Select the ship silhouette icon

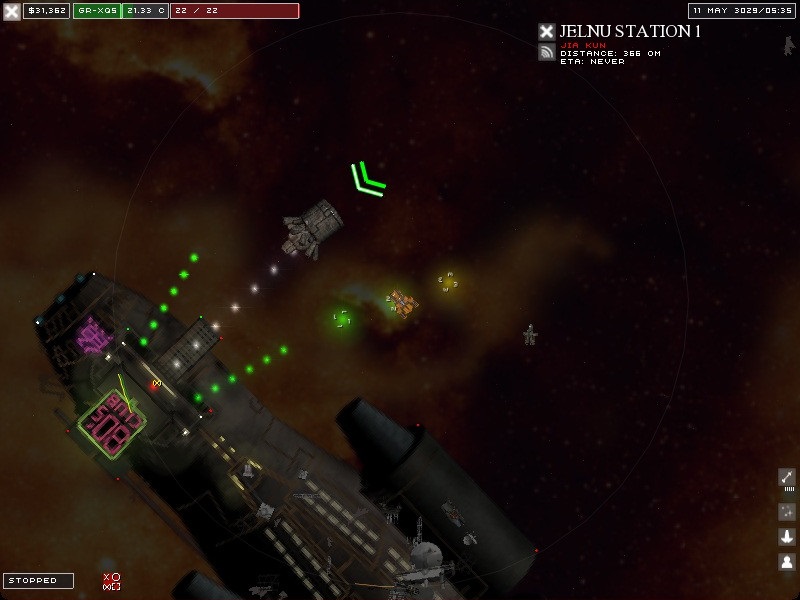coord(787,536)
